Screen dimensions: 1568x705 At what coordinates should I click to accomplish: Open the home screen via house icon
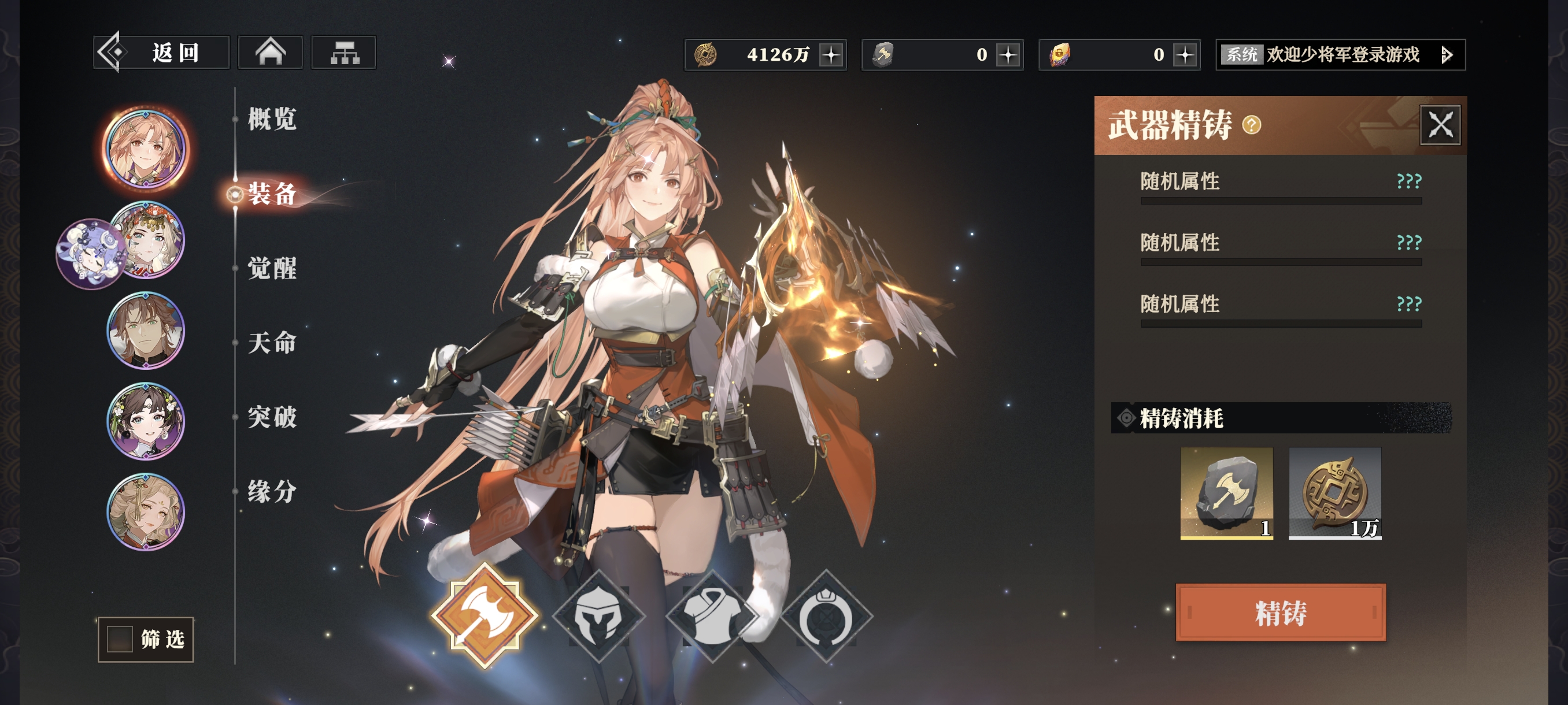point(270,53)
